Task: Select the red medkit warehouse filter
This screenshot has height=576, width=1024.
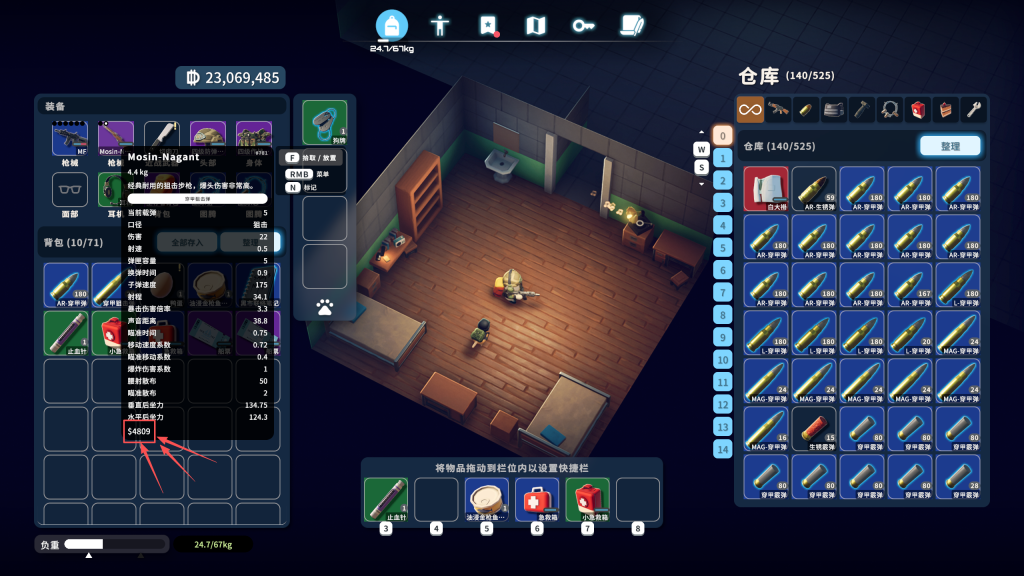Action: 918,108
